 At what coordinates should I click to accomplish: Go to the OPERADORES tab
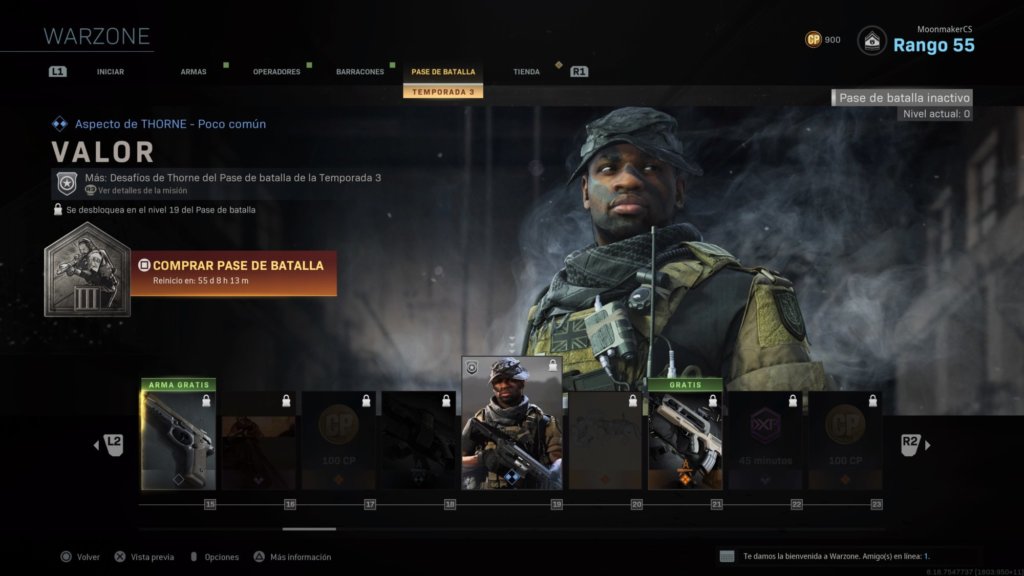(276, 72)
